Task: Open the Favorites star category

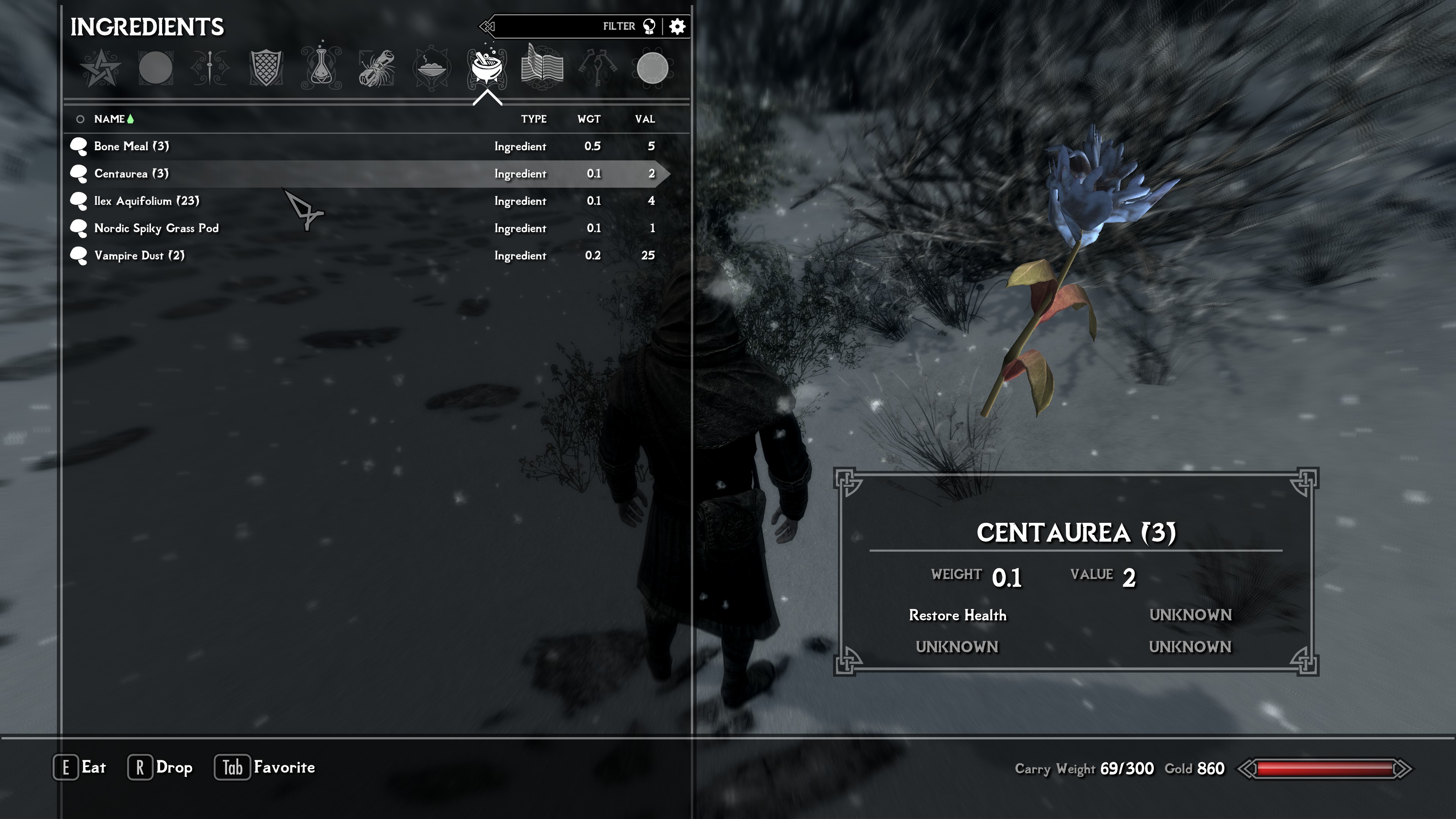Action: [x=100, y=68]
